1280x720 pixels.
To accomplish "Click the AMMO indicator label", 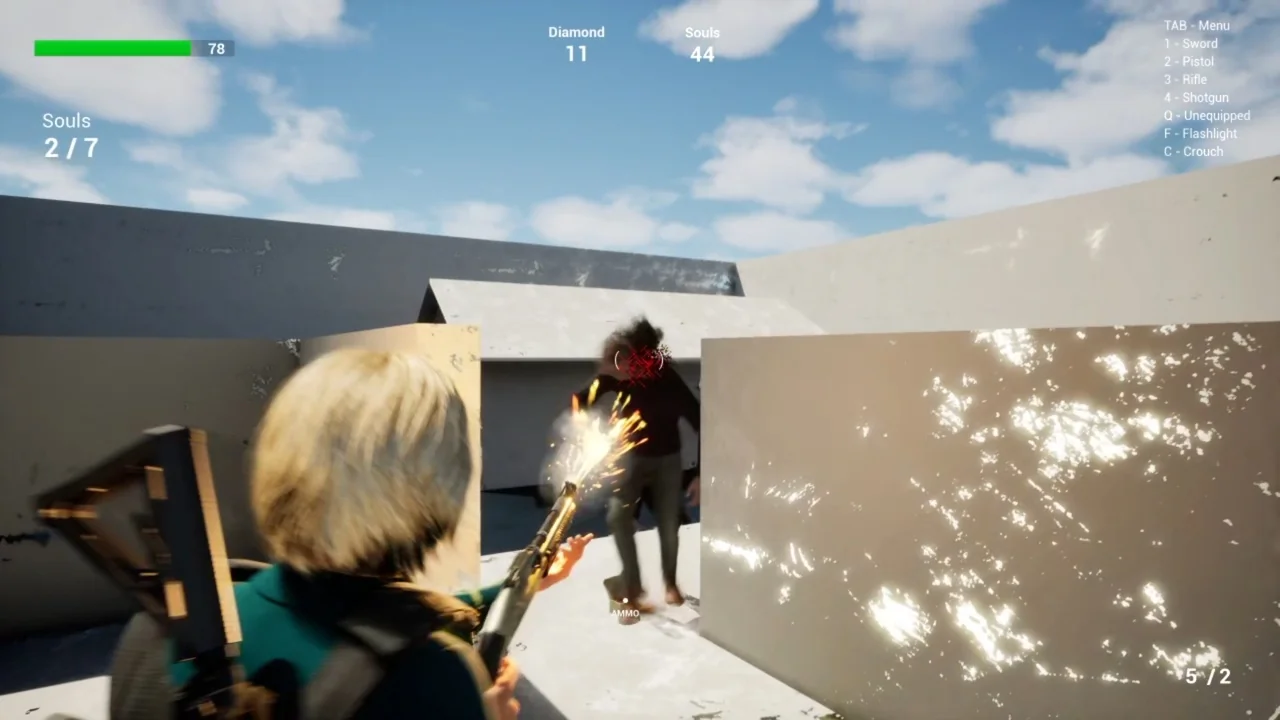I will [x=624, y=613].
